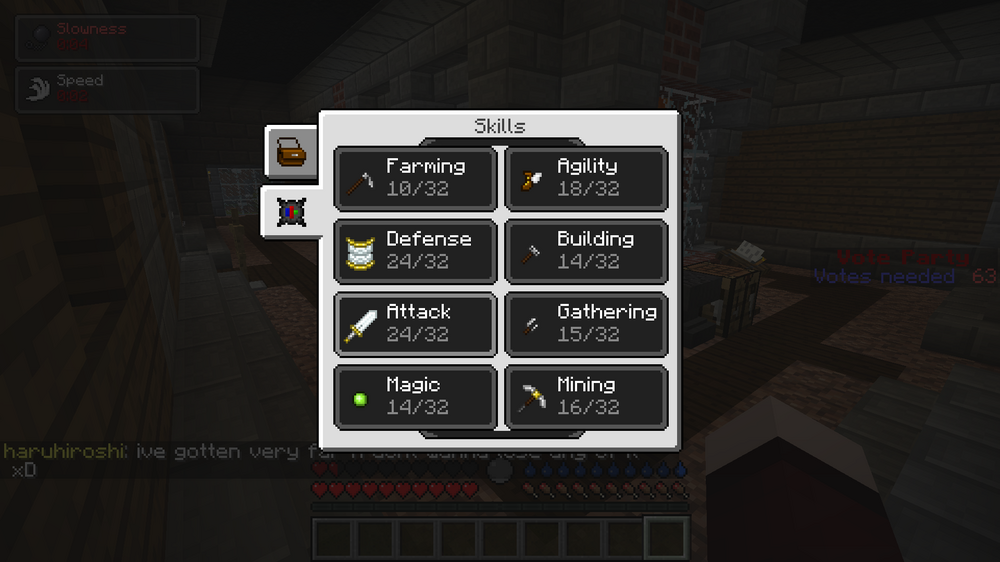Screen dimensions: 1000x562
Task: Select the Mining skill button
Action: [586, 397]
